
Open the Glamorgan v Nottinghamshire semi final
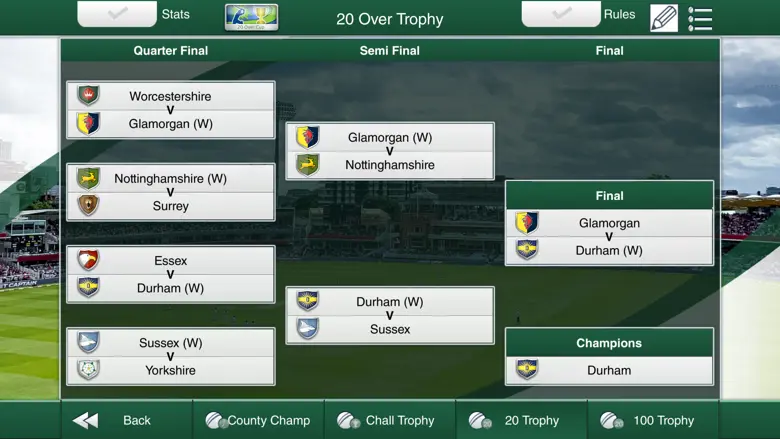pos(390,151)
